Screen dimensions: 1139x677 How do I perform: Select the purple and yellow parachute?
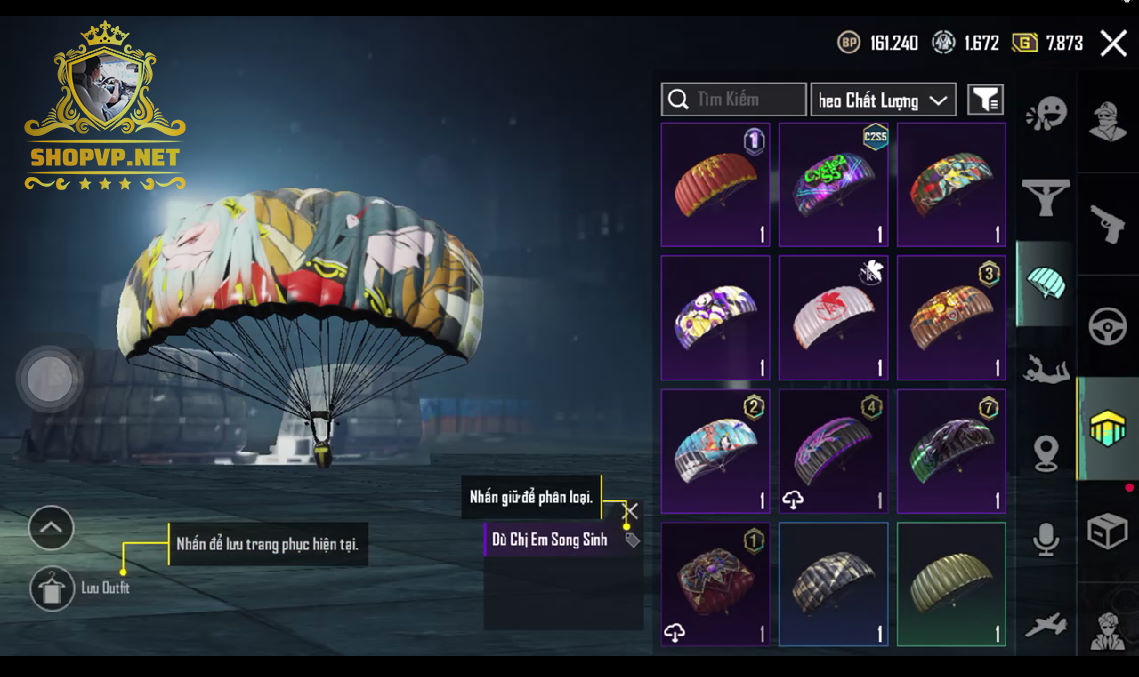point(715,317)
